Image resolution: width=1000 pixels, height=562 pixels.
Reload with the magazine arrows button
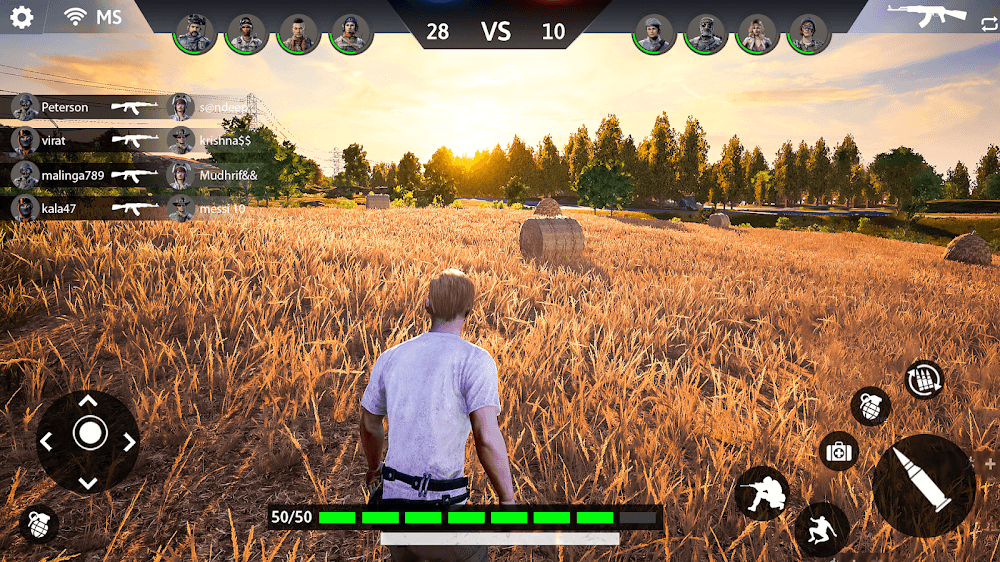(x=924, y=380)
